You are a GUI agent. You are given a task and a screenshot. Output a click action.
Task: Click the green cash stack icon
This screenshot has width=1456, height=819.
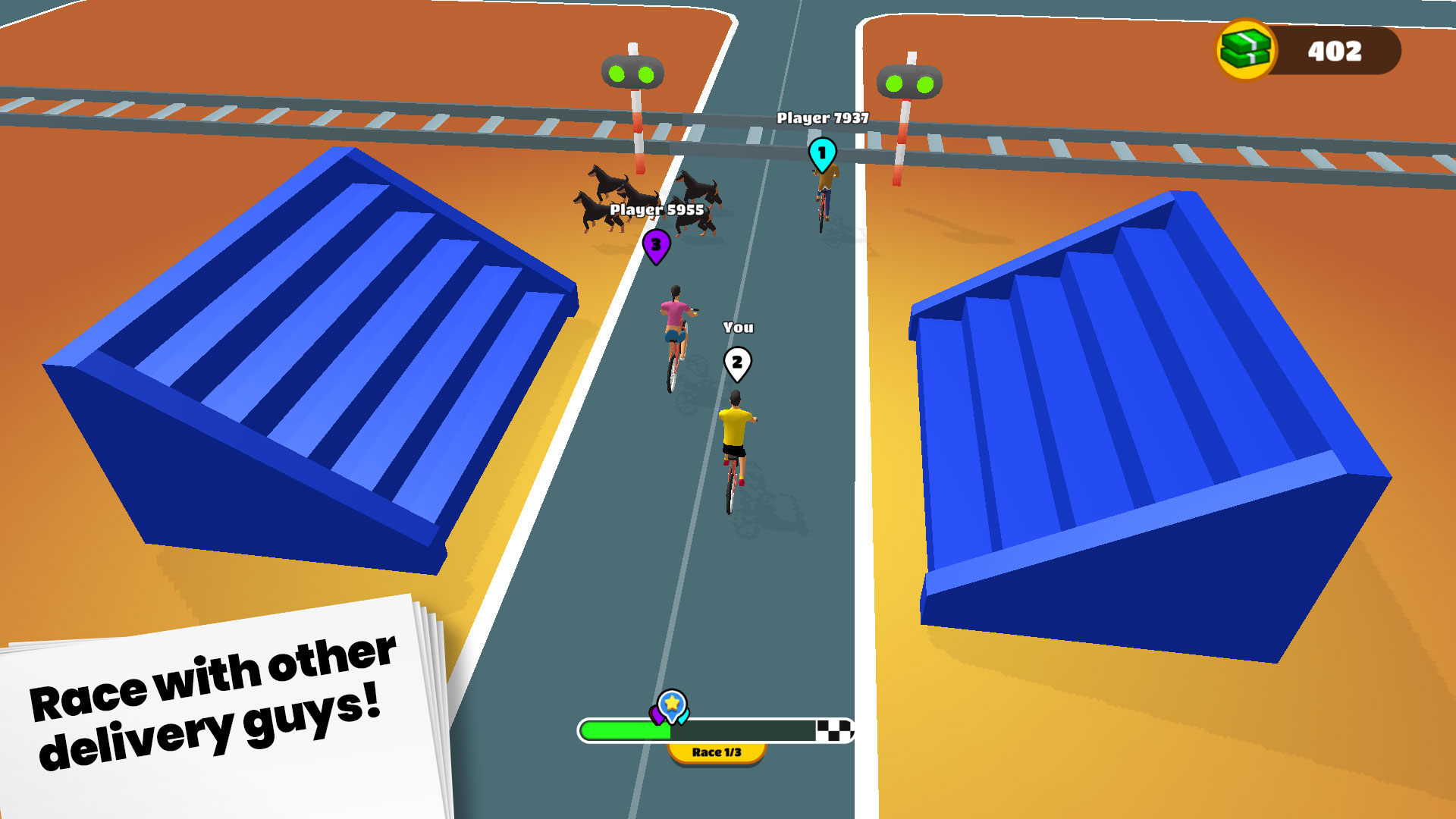coord(1247,49)
